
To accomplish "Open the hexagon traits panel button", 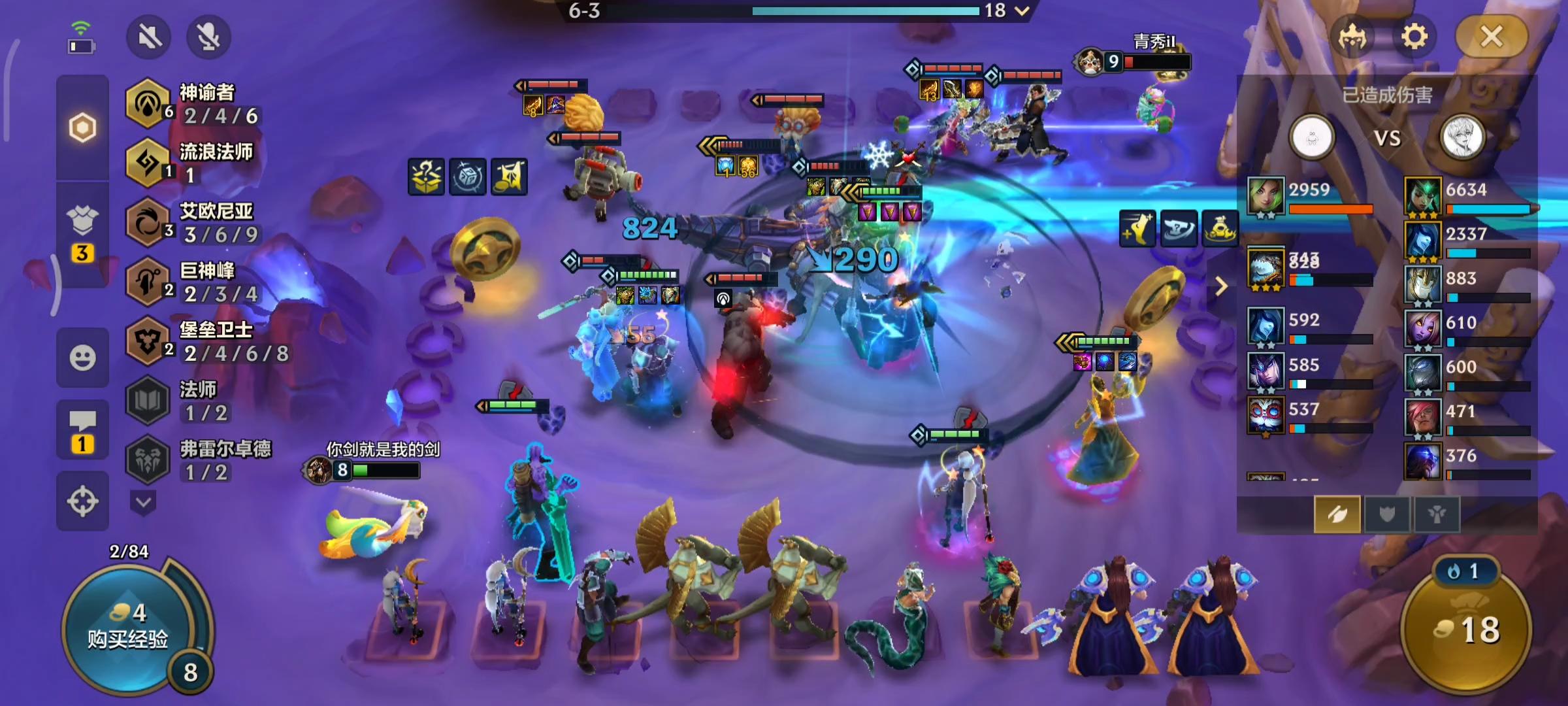I will [82, 127].
